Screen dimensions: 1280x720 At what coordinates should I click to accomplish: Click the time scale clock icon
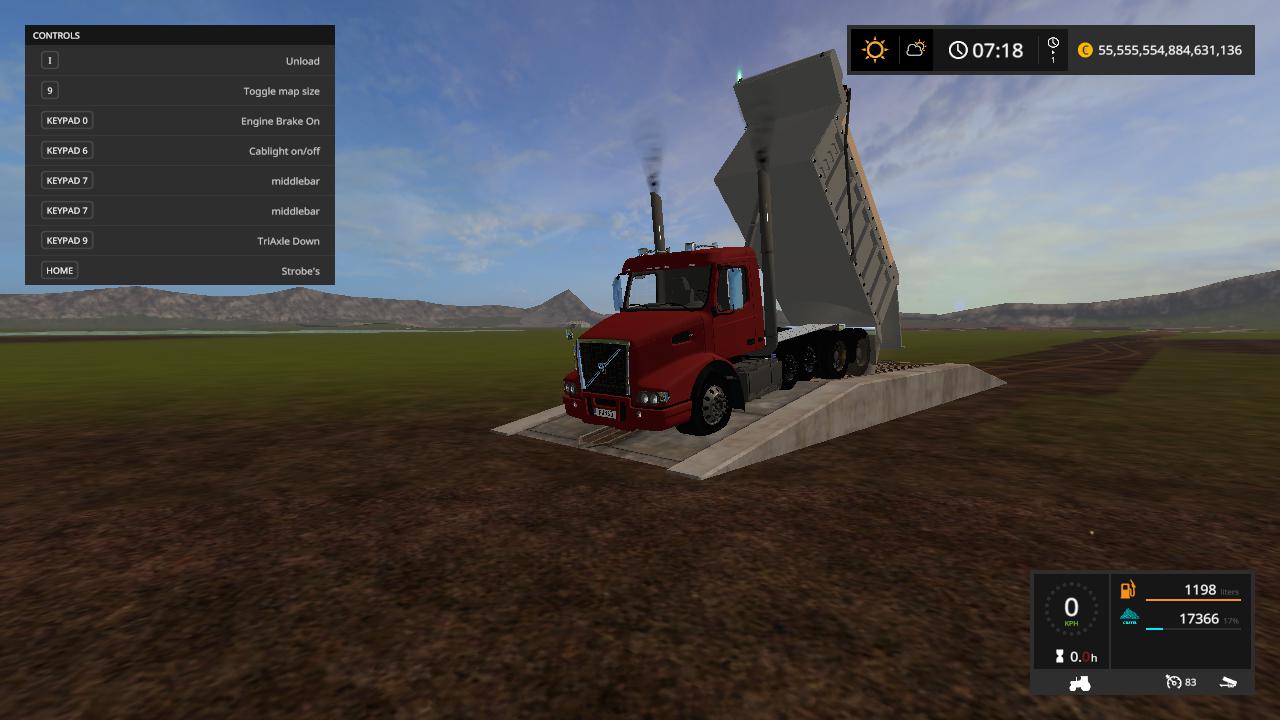(x=1053, y=49)
